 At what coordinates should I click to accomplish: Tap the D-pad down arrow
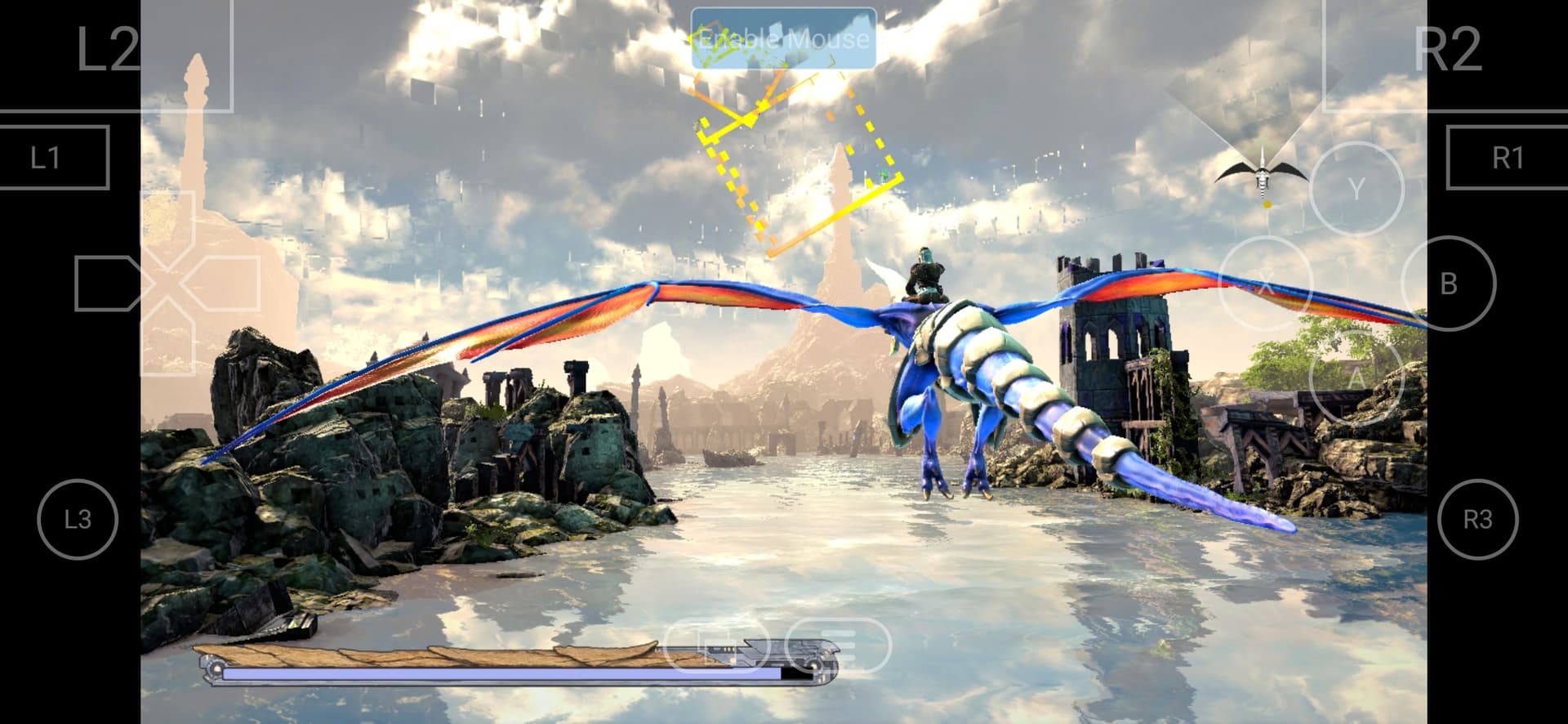coord(168,342)
